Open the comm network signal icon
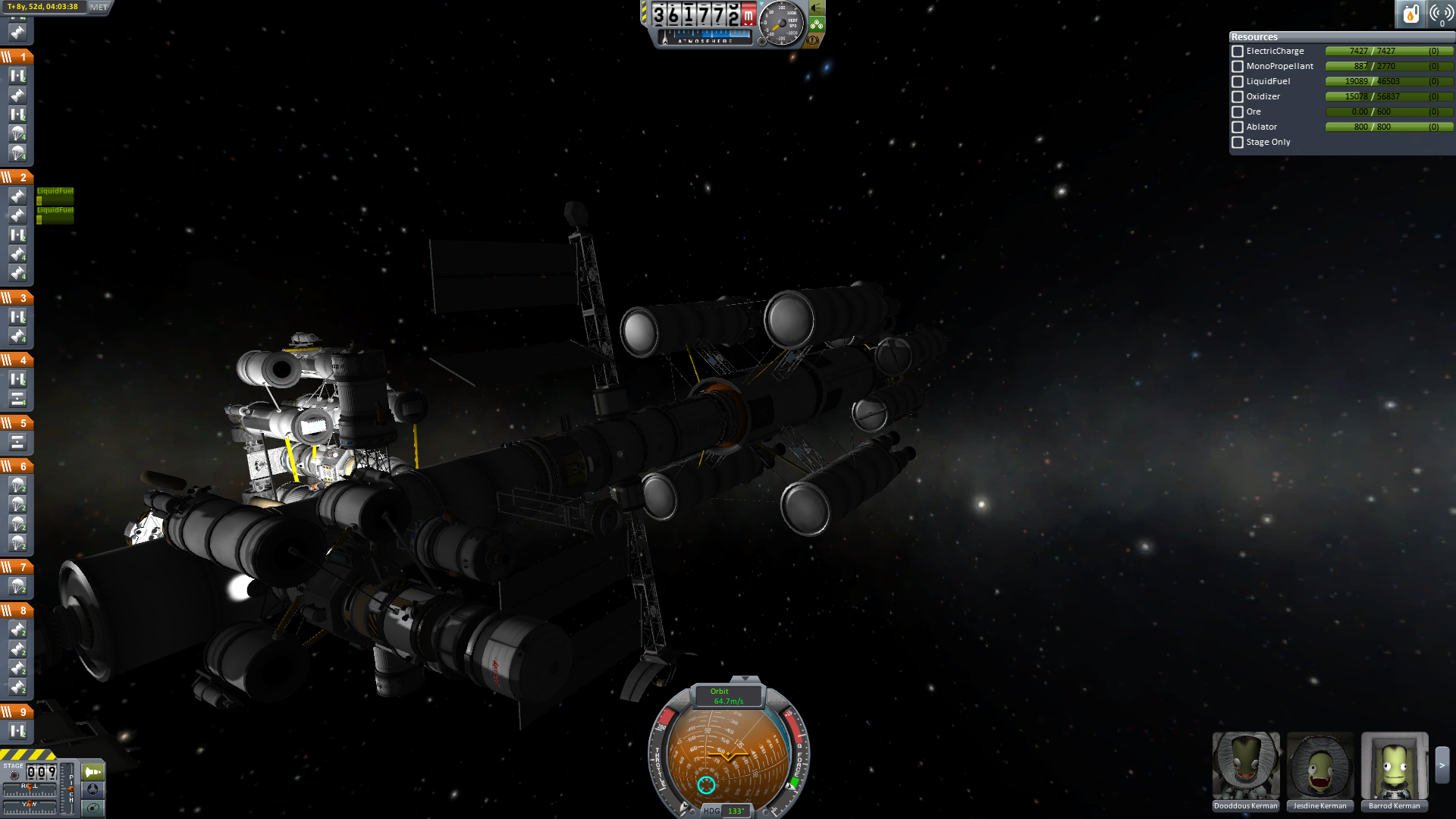 [1441, 14]
